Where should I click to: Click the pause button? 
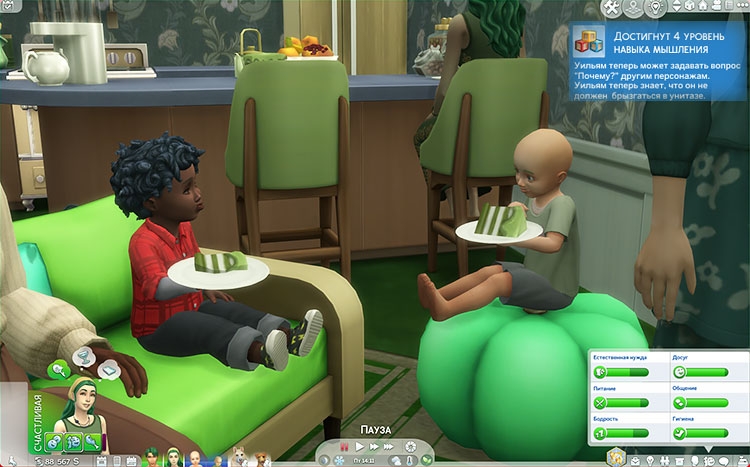click(x=344, y=445)
